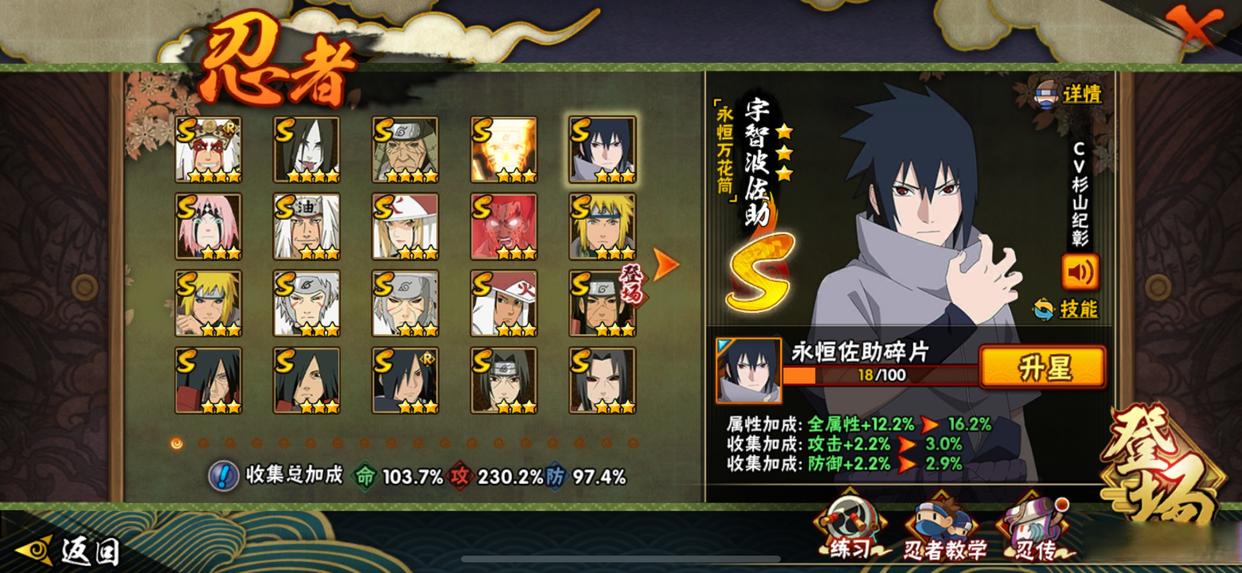1242x573 pixels.
Task: Choose the golden Nine-Tails Chakra Naruto portrait
Action: pos(504,150)
